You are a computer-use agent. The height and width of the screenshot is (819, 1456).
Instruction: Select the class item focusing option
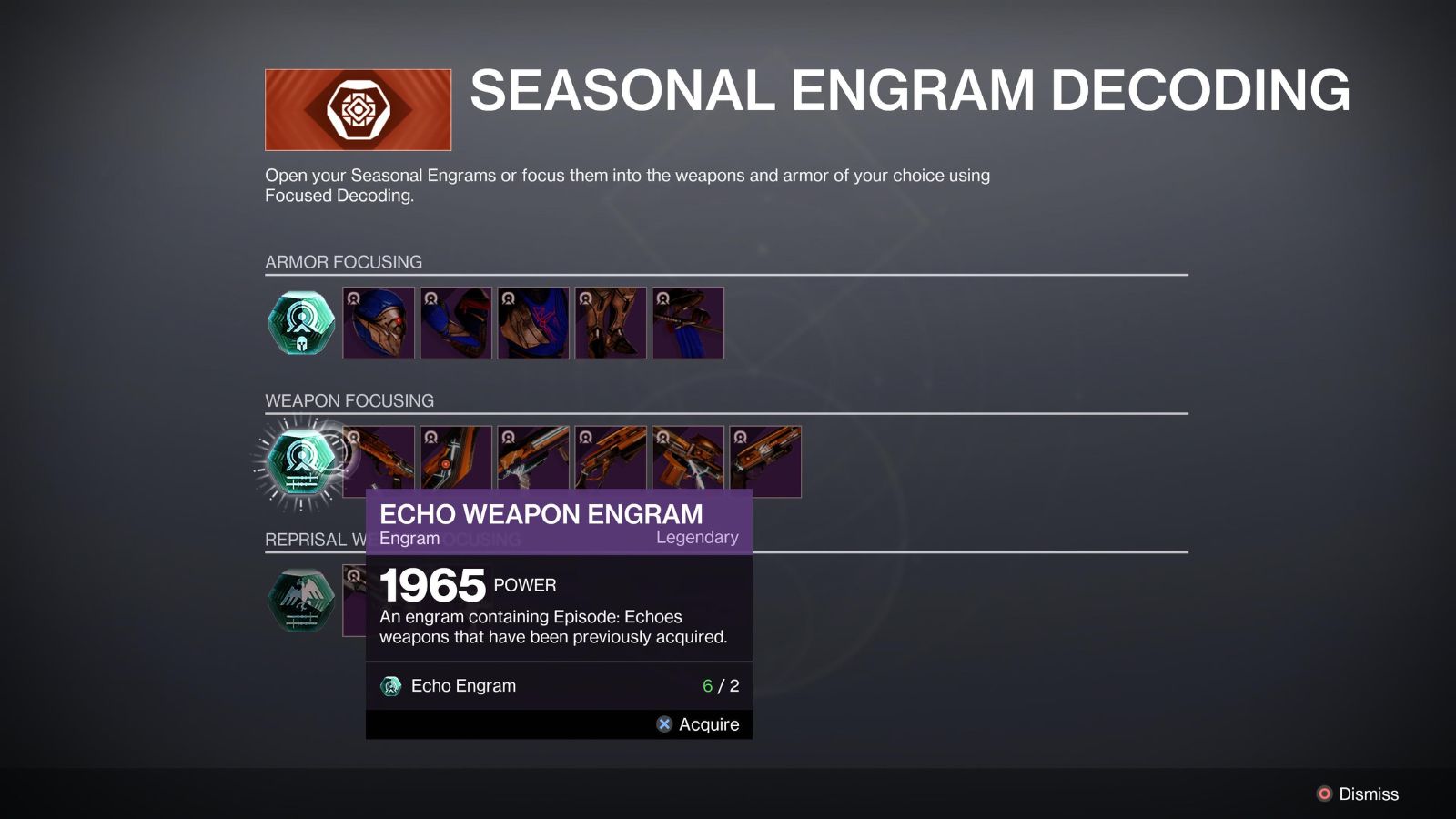point(688,323)
